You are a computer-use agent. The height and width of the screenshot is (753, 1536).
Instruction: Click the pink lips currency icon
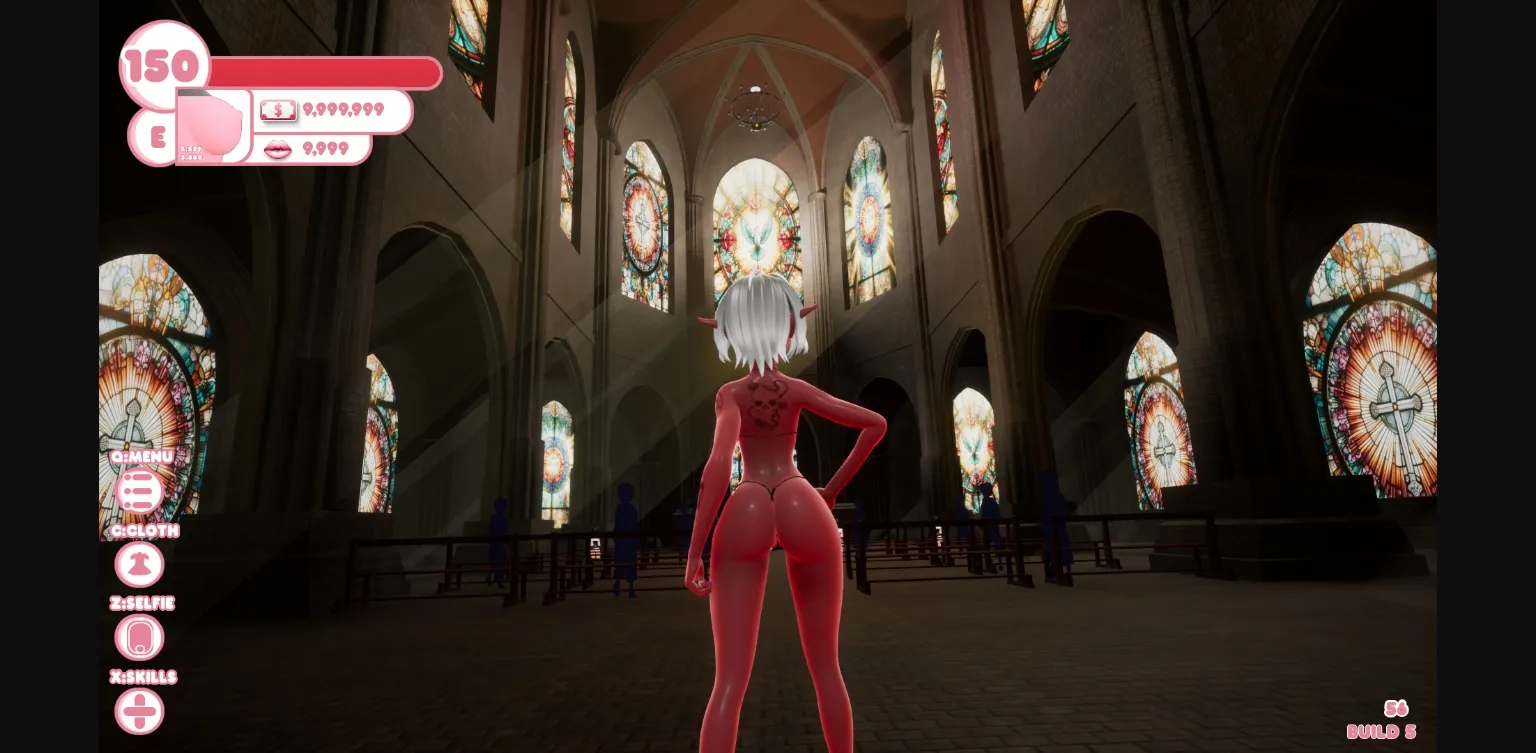[277, 149]
